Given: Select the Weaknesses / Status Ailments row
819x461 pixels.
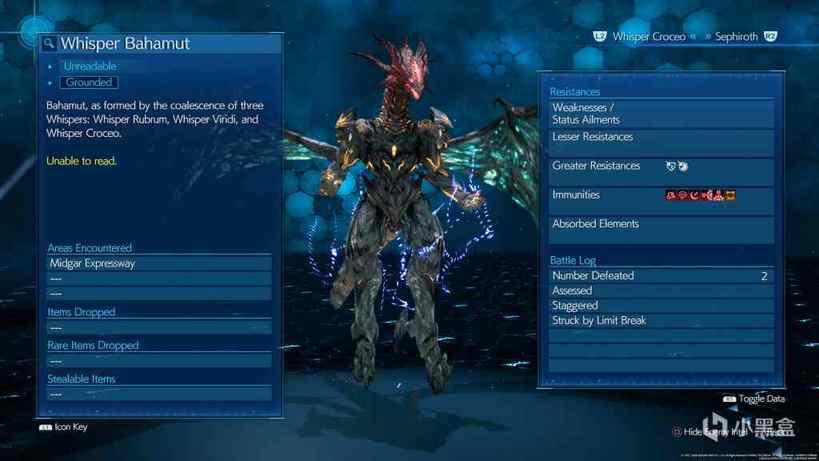Looking at the screenshot, I should tap(661, 113).
